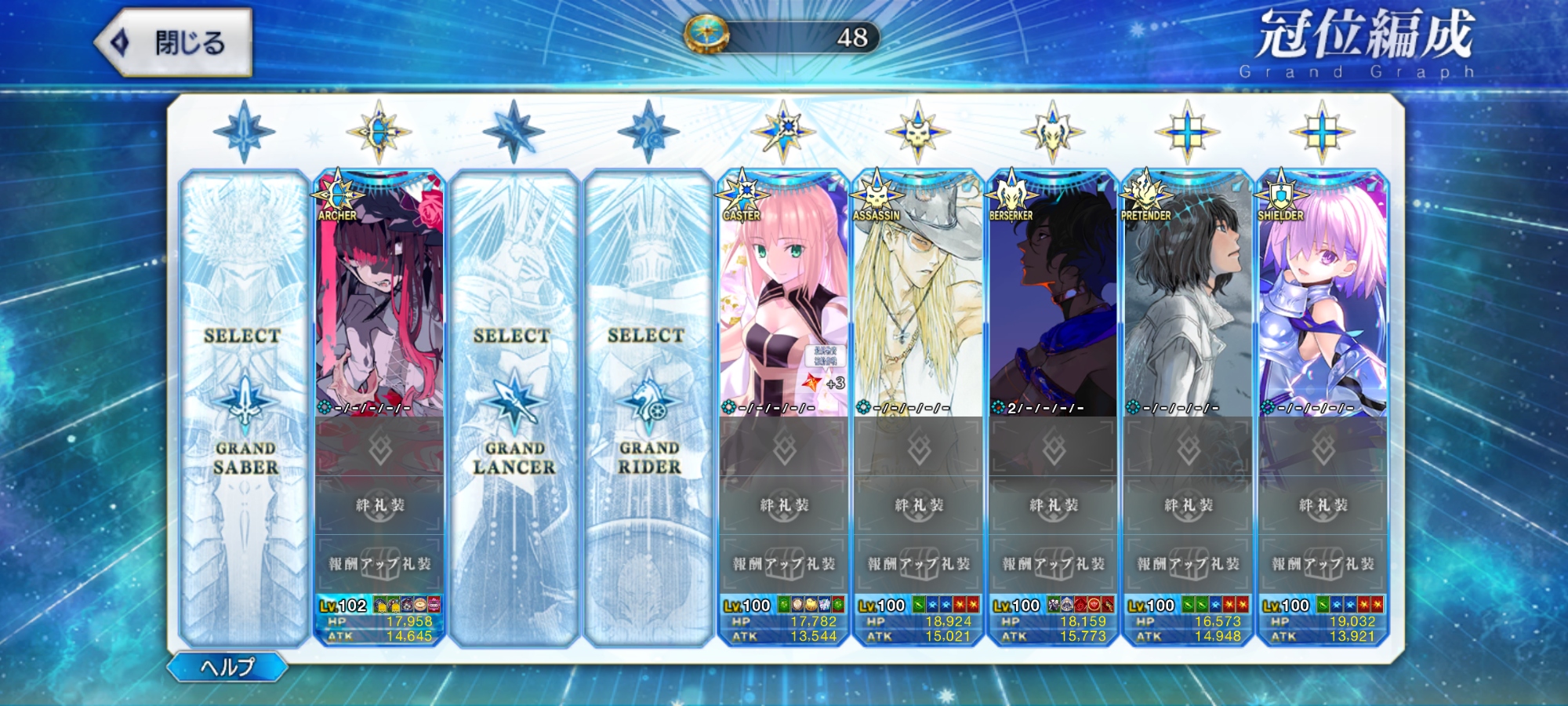The height and width of the screenshot is (706, 1568).
Task: Select the empty Grand Saber slot
Action: pyautogui.click(x=245, y=408)
